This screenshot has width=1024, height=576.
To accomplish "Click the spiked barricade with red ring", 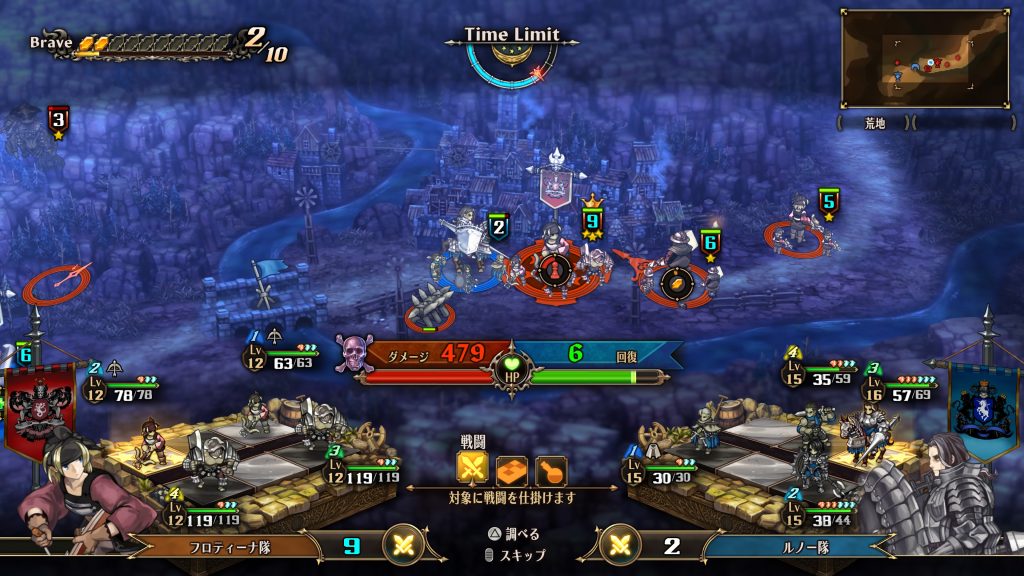I will tap(430, 308).
